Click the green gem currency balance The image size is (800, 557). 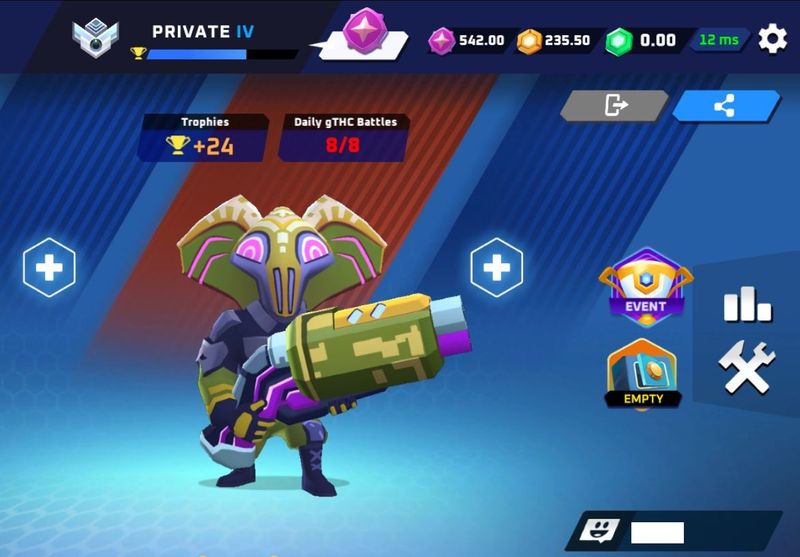pyautogui.click(x=642, y=41)
